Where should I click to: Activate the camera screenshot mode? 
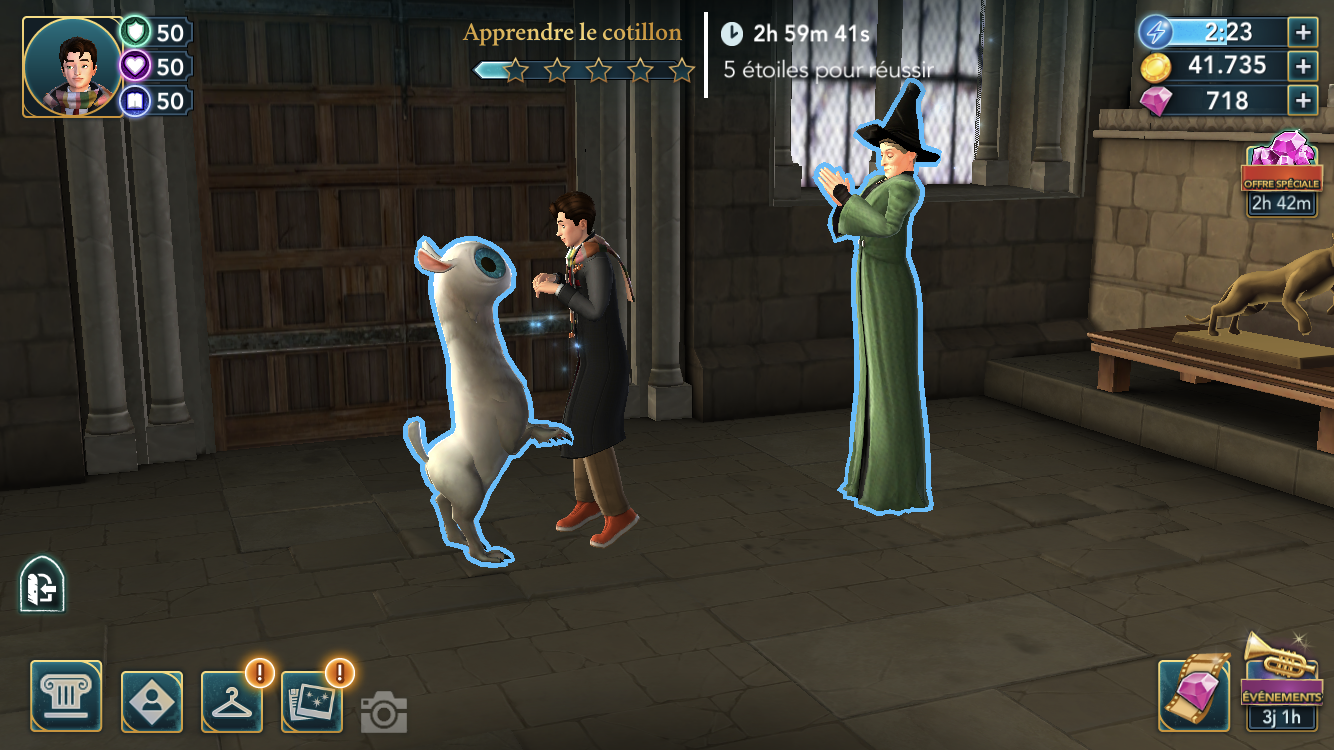[383, 712]
